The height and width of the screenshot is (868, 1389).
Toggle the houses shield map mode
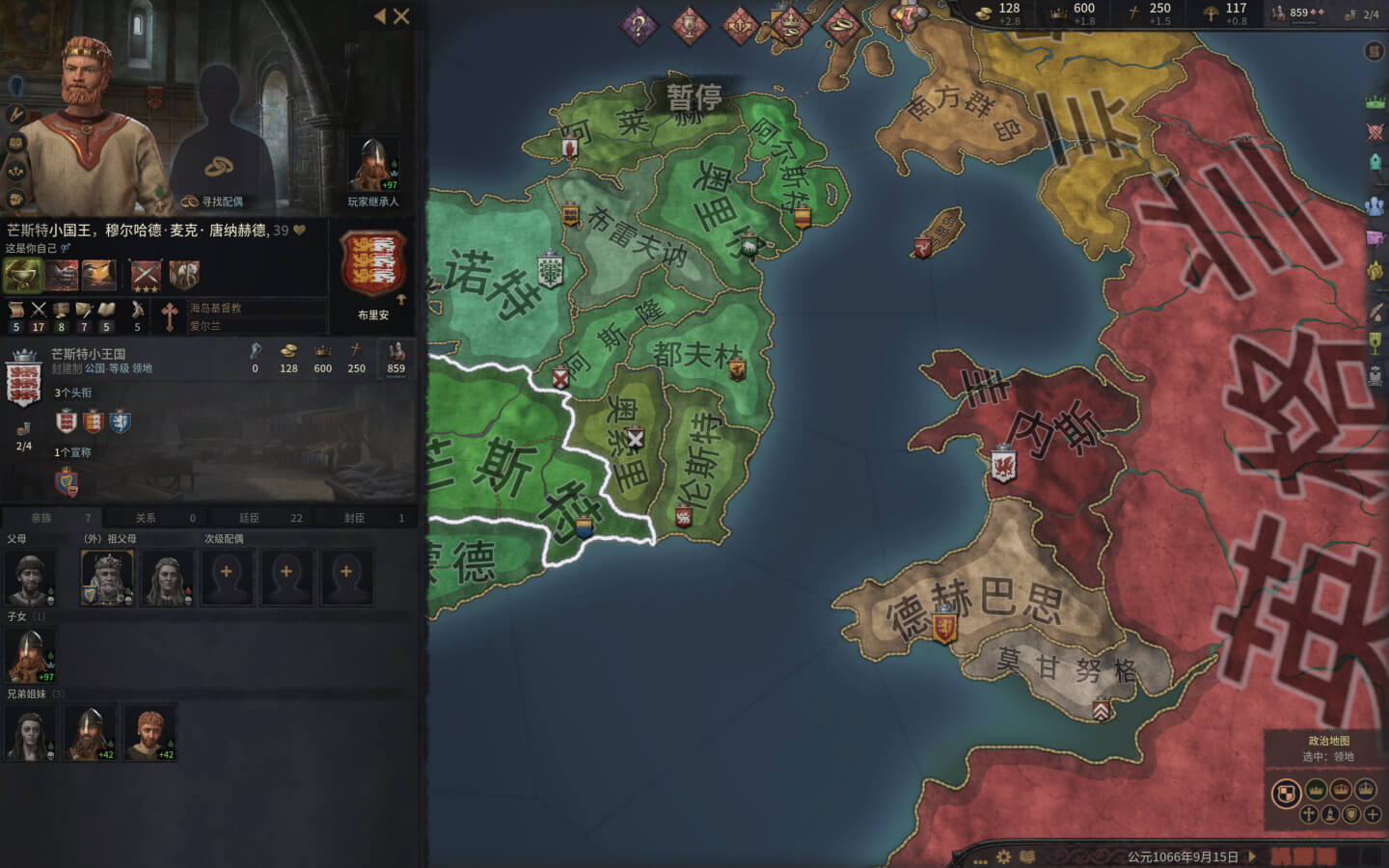tap(1350, 814)
